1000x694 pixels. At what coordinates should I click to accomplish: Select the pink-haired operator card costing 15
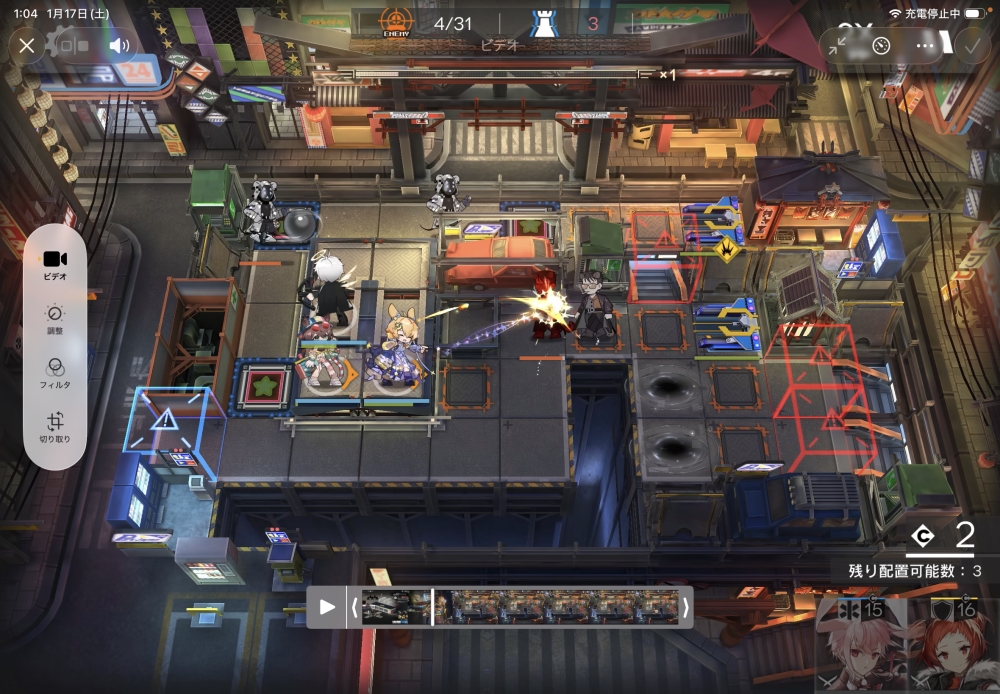coord(859,645)
